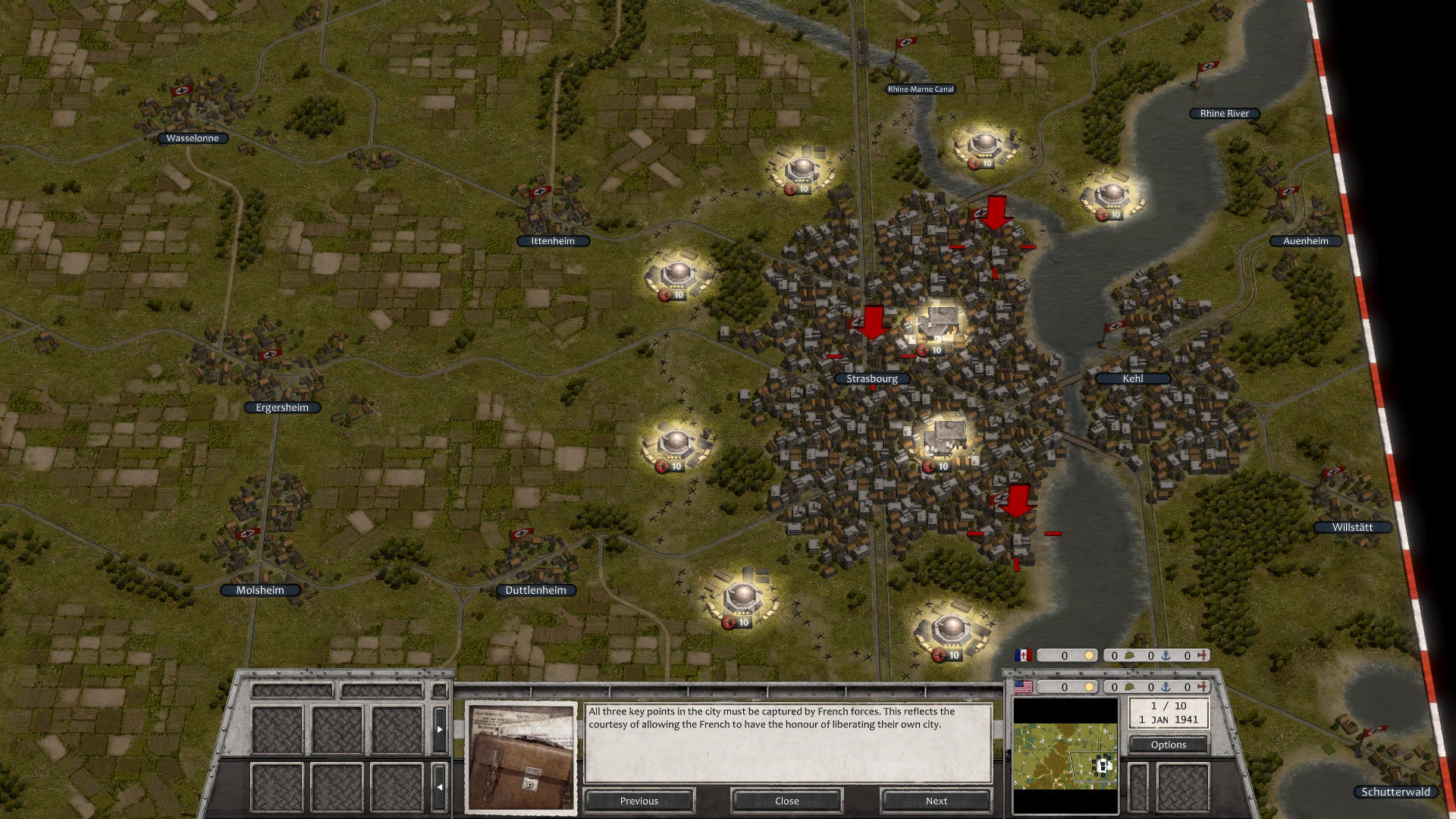Open the Options menu
This screenshot has height=819, width=1456.
tap(1168, 745)
